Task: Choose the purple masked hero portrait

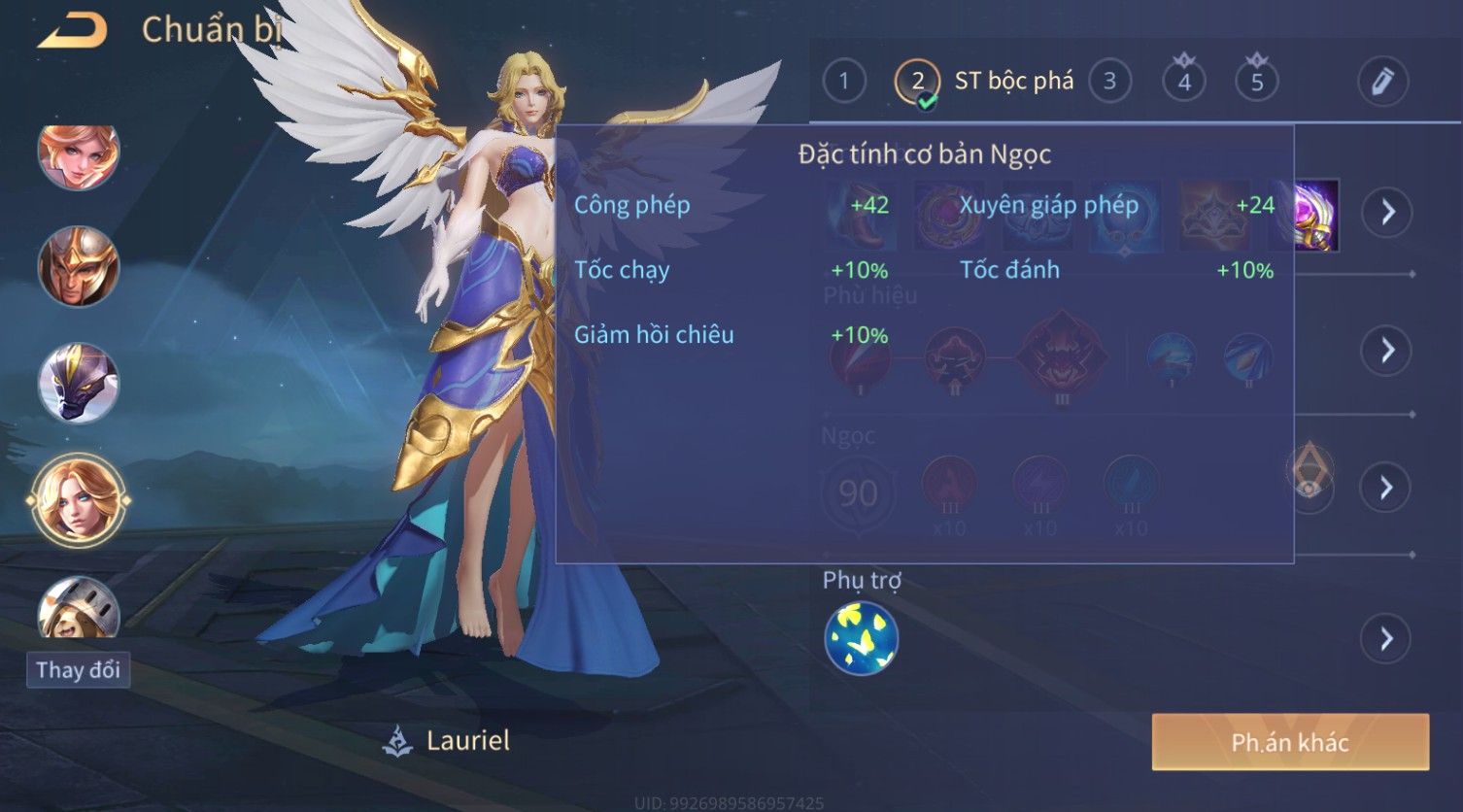Action: pyautogui.click(x=78, y=382)
